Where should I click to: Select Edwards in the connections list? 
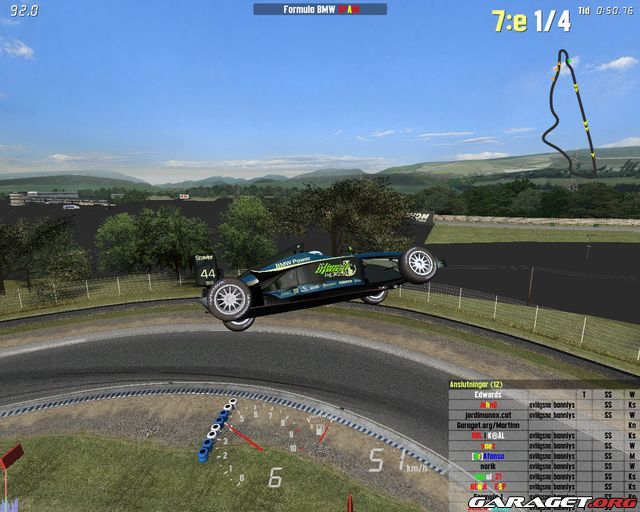pos(488,395)
